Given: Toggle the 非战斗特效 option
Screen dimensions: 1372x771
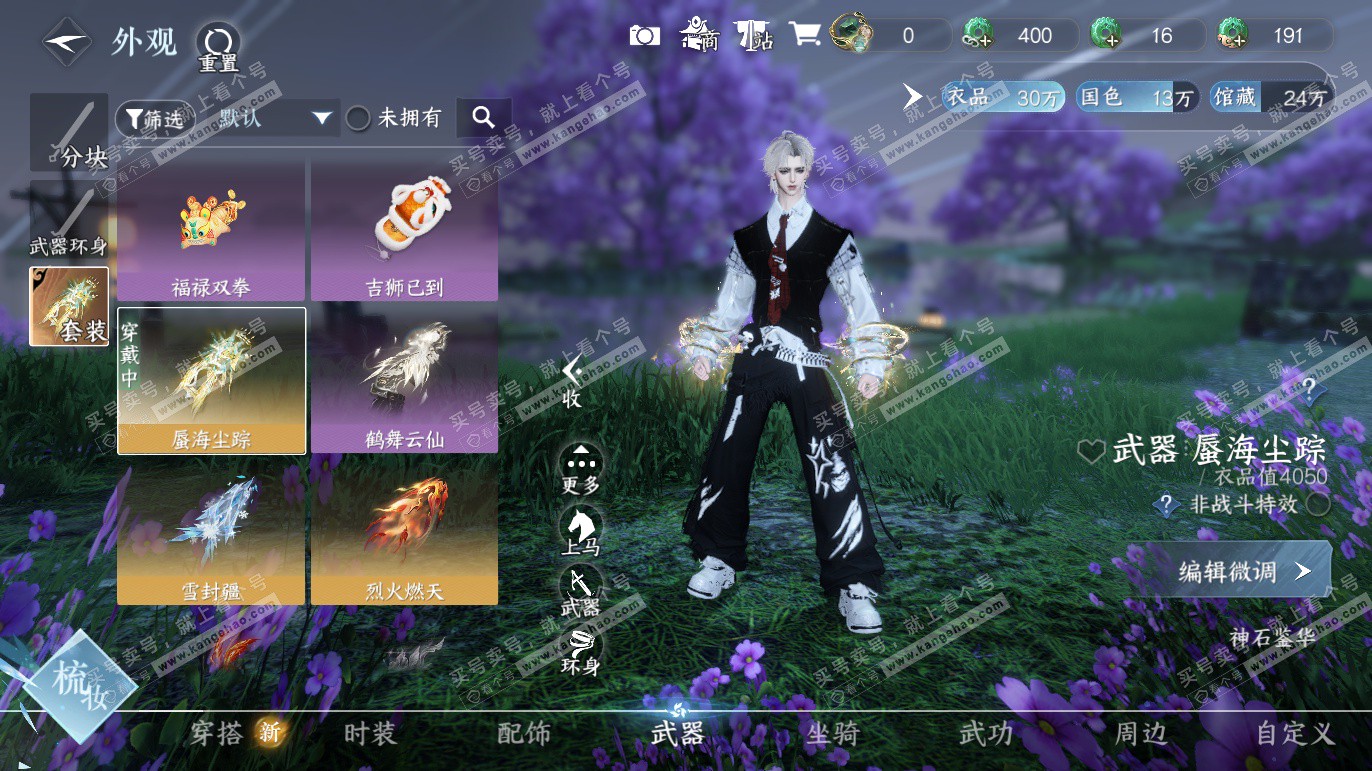Looking at the screenshot, I should (1318, 505).
